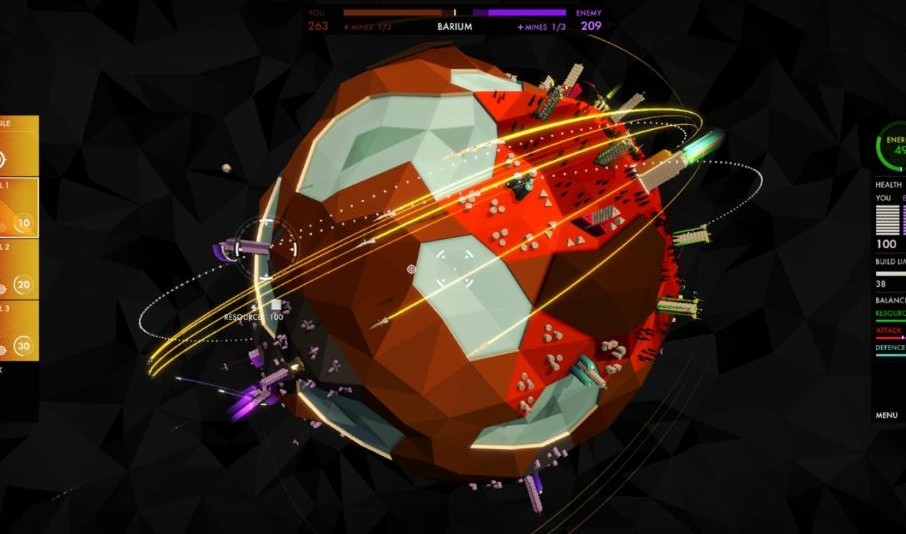
Task: Open the MENU button
Action: [x=887, y=415]
